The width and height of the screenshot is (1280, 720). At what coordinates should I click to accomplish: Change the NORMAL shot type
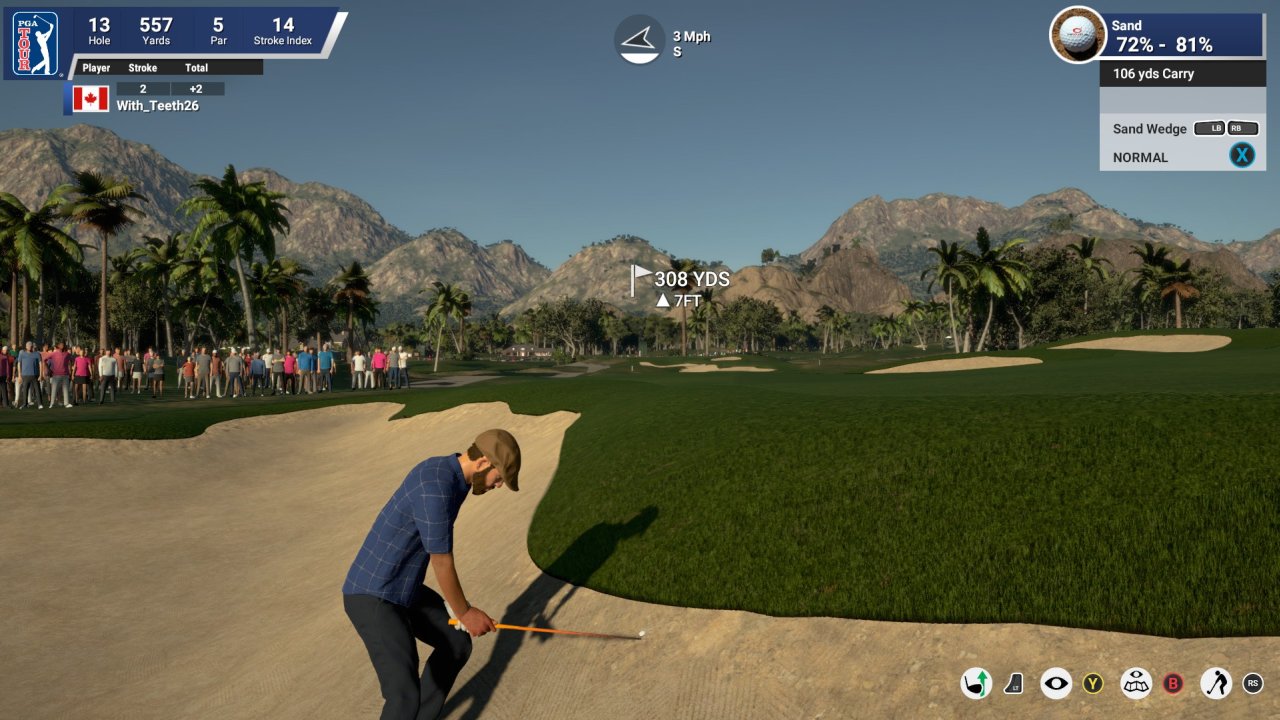1140,157
